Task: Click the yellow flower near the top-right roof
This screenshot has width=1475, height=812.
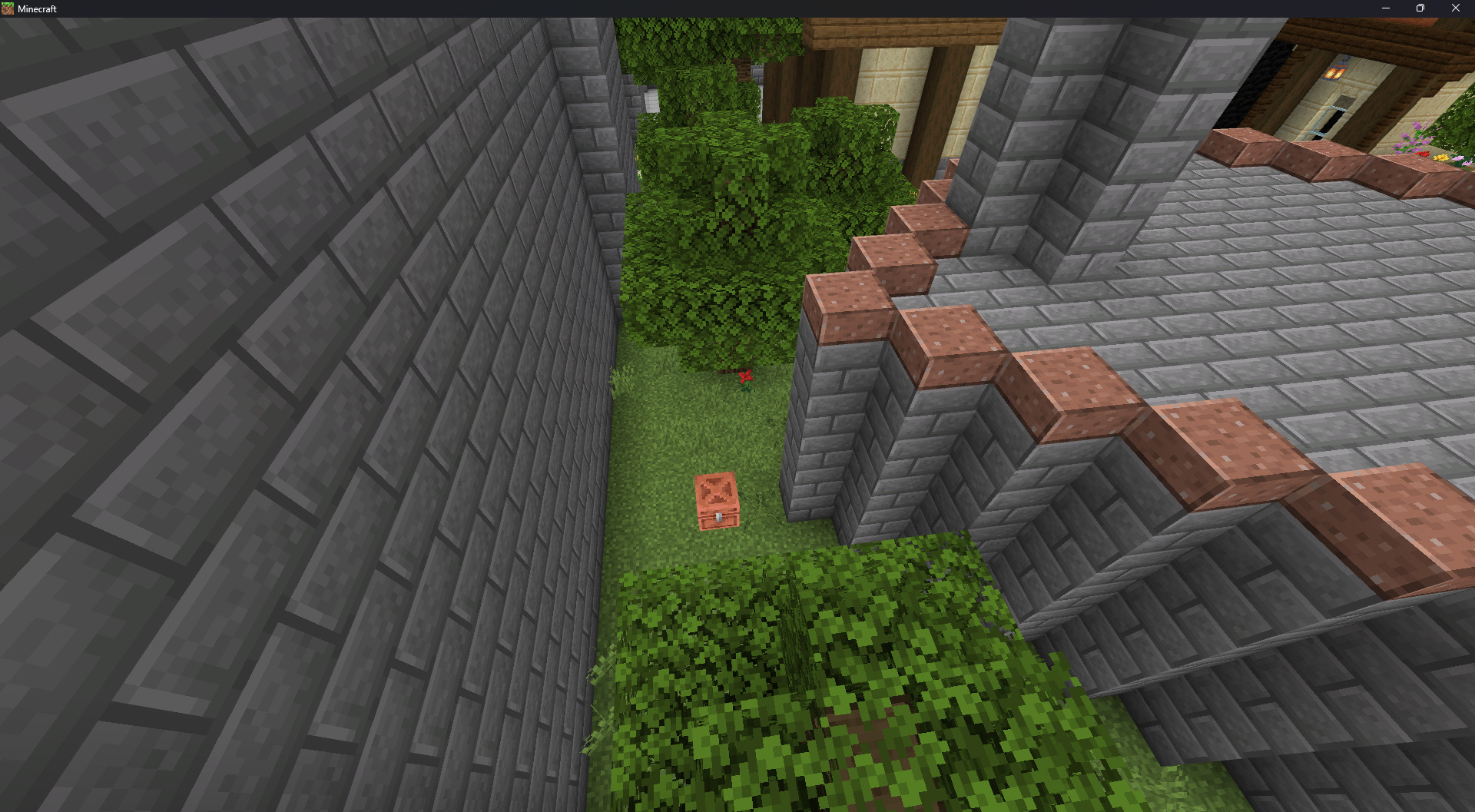Action: point(1440,158)
